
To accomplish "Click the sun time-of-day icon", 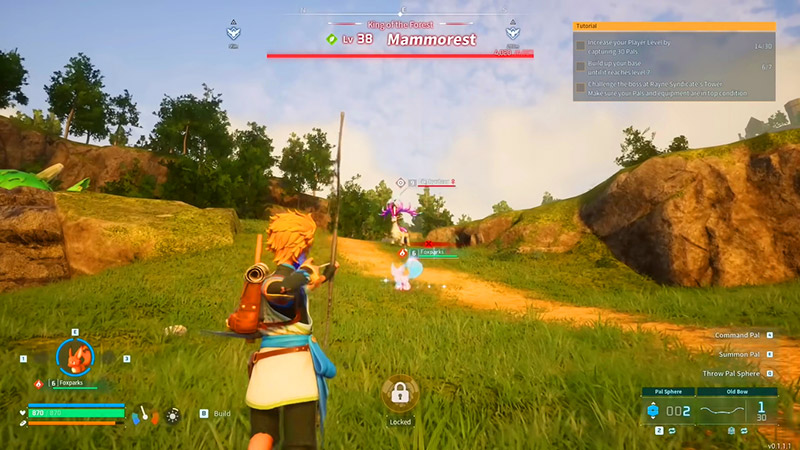I will click(172, 413).
